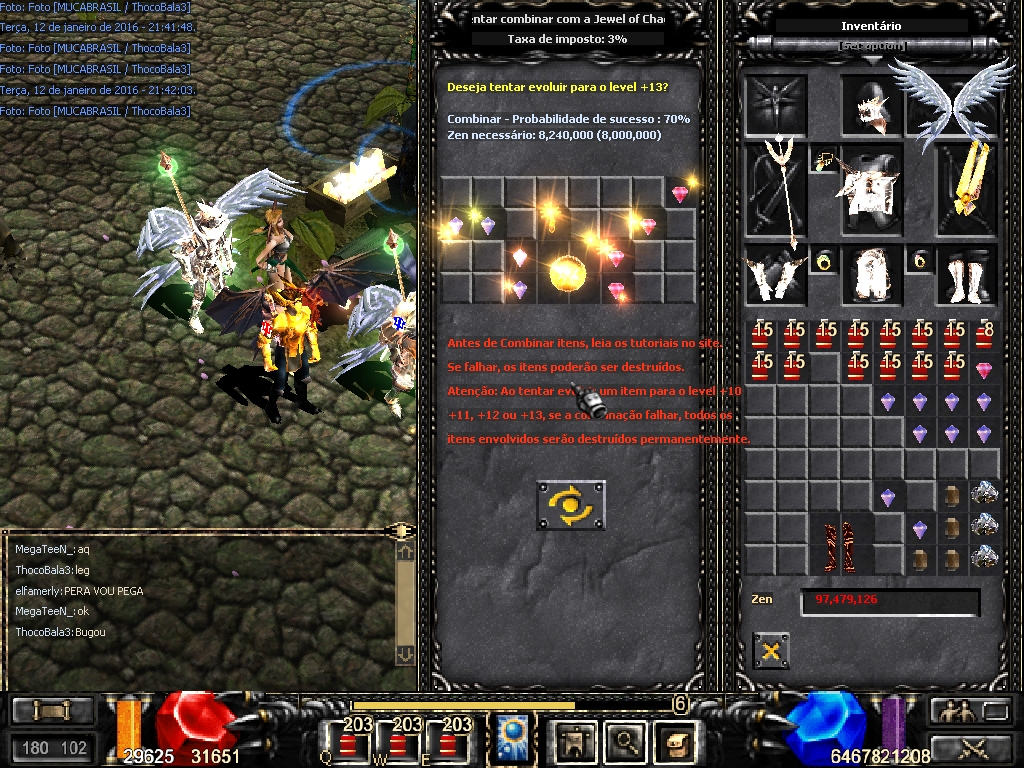The image size is (1024, 768).
Task: Select the equipped white boots slot
Action: pos(967,274)
